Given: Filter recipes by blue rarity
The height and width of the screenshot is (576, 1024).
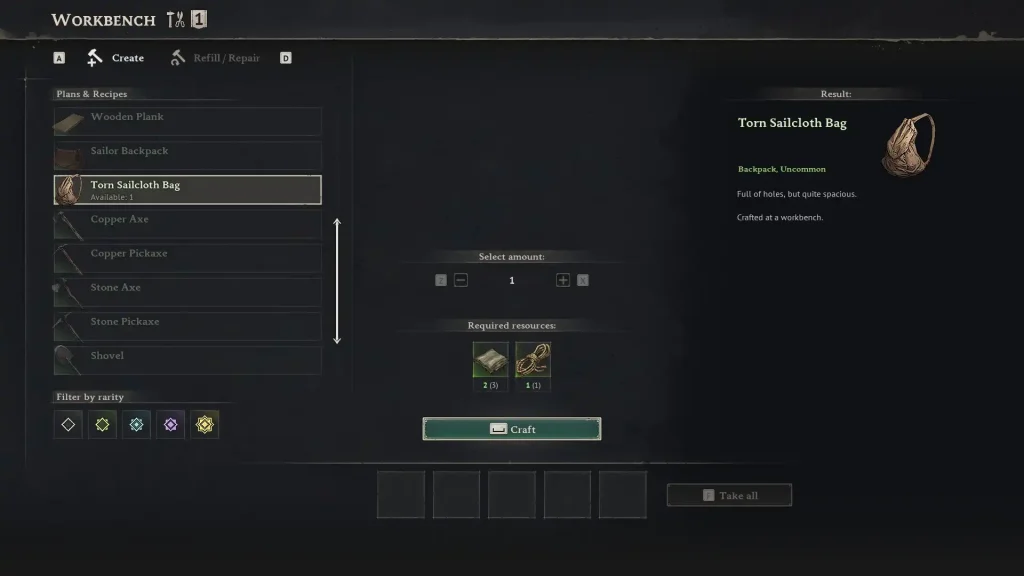Looking at the screenshot, I should click(x=136, y=425).
